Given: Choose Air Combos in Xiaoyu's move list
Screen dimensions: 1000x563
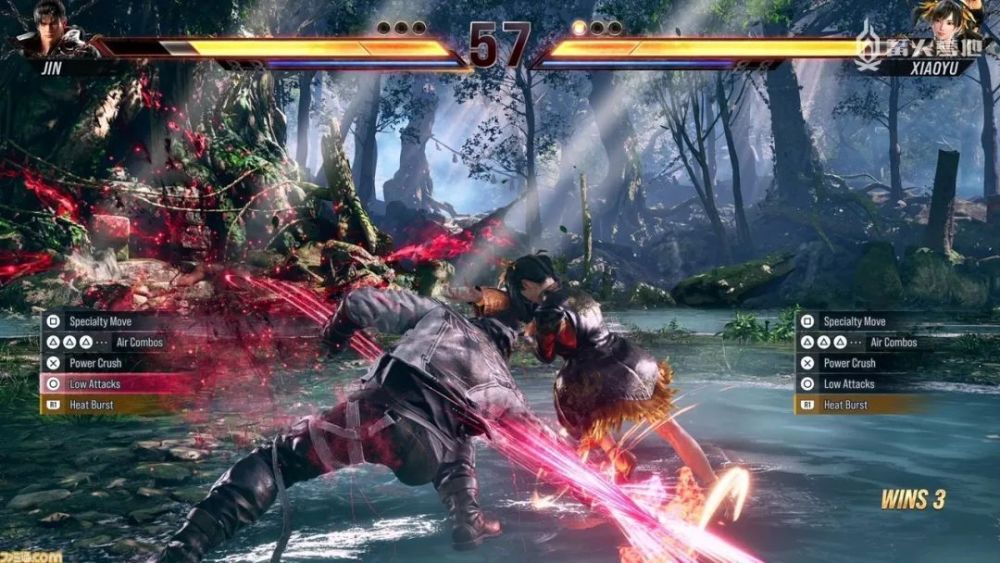Looking at the screenshot, I should (868, 342).
